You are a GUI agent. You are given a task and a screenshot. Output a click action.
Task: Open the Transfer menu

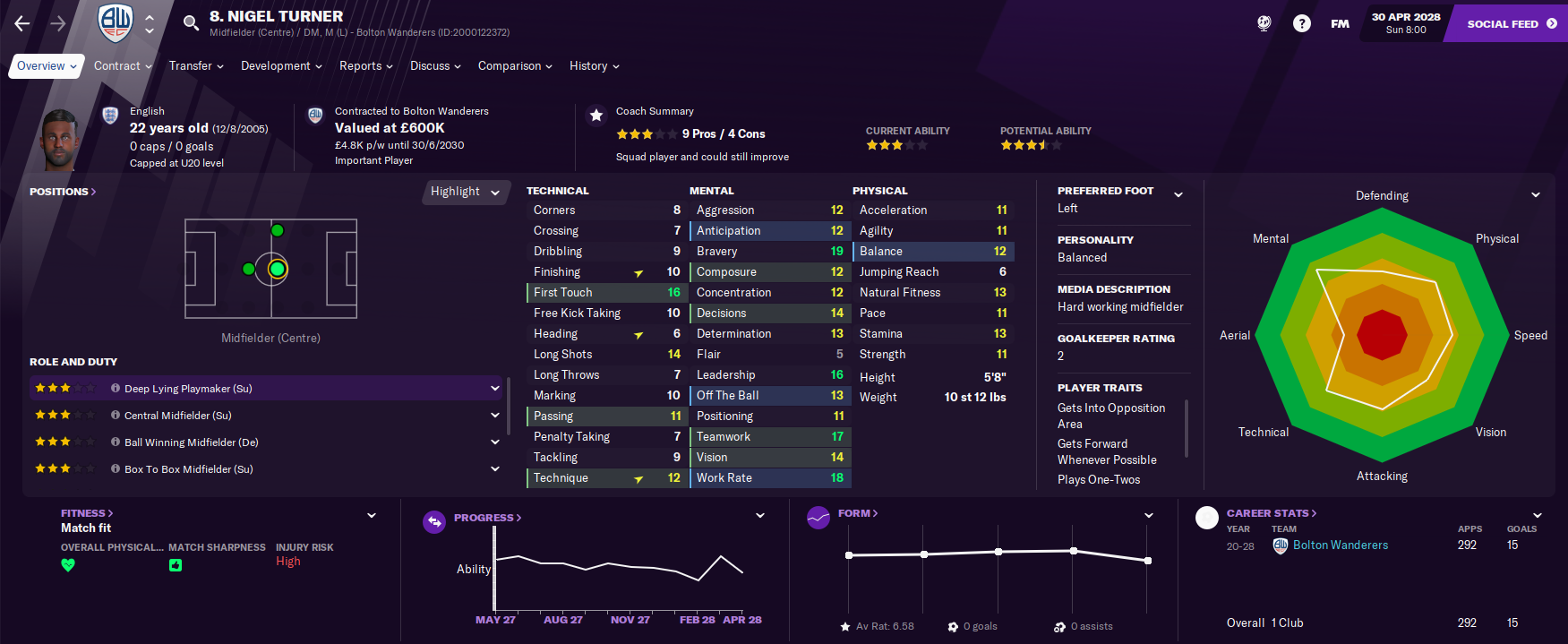click(x=196, y=66)
